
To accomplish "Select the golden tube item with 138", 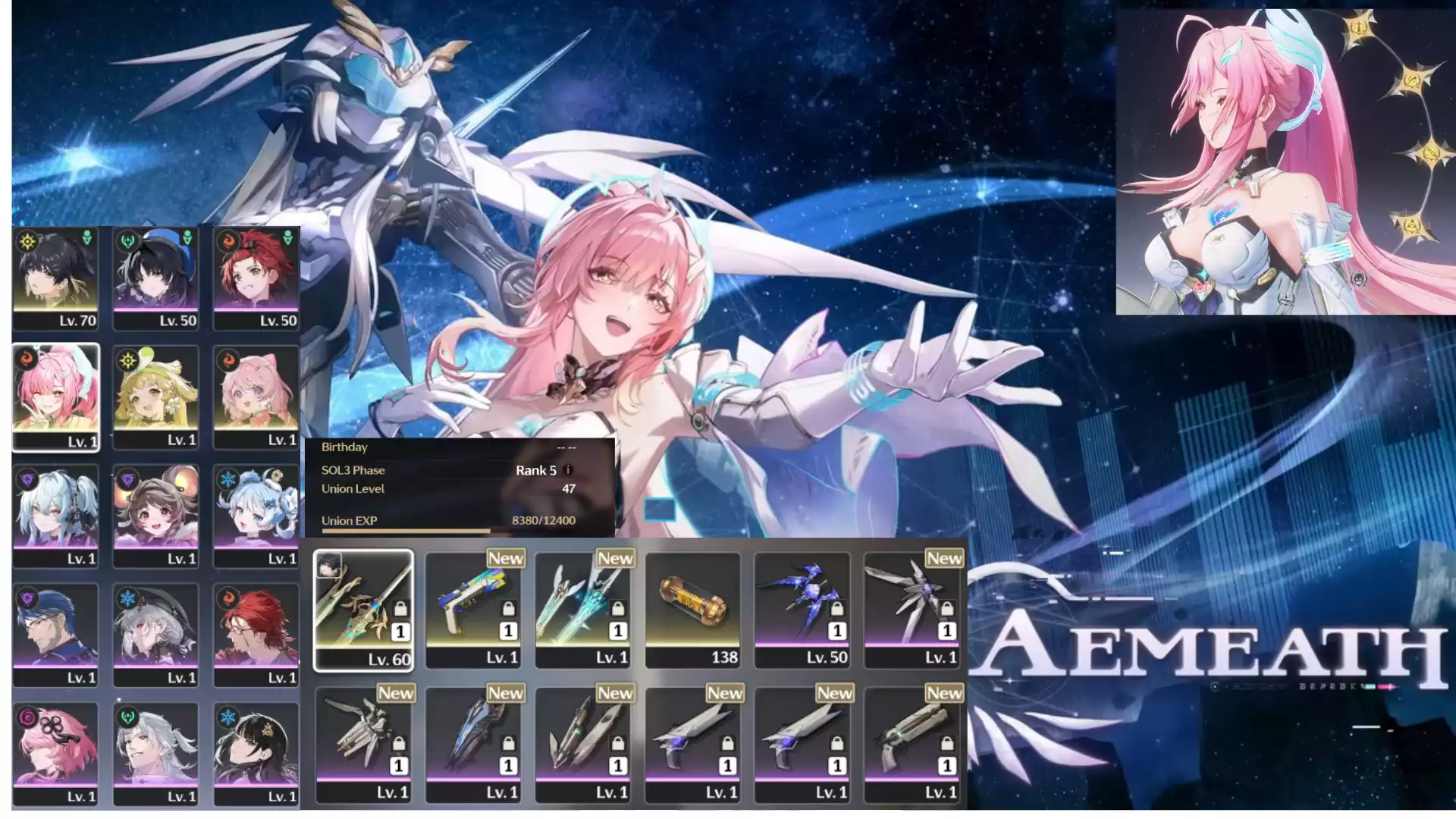I will point(692,610).
